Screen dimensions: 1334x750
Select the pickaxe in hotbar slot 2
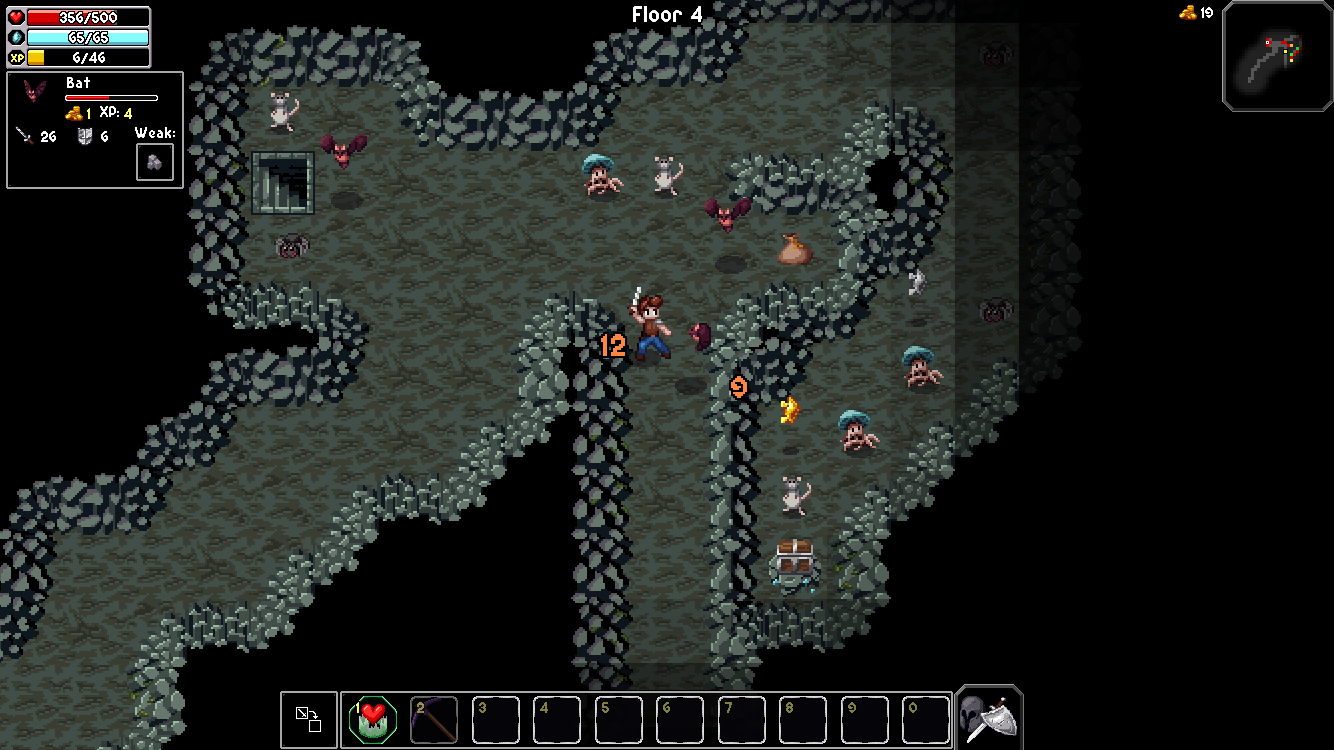pyautogui.click(x=434, y=719)
